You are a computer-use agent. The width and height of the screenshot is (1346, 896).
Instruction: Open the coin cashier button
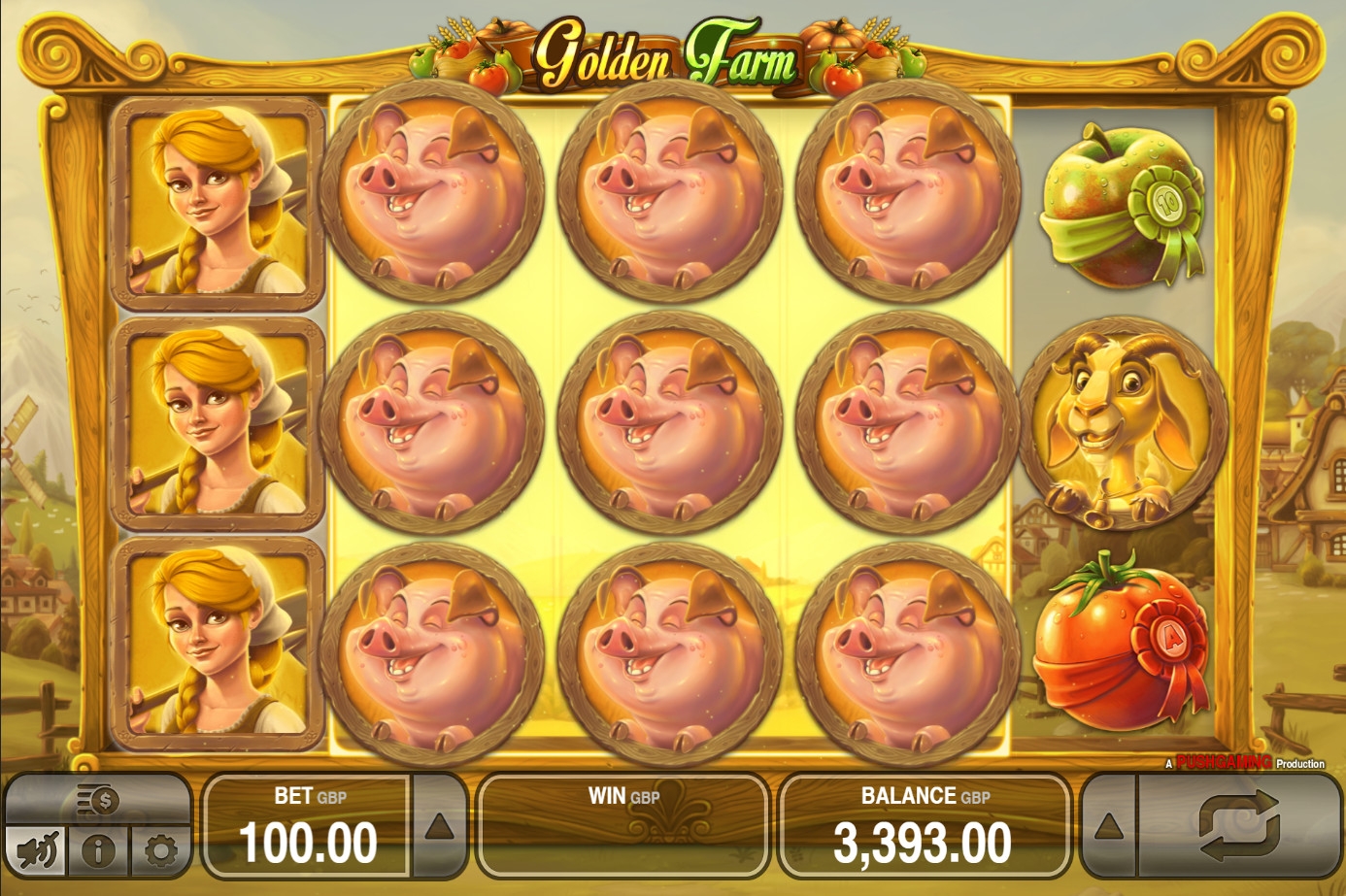(98, 801)
